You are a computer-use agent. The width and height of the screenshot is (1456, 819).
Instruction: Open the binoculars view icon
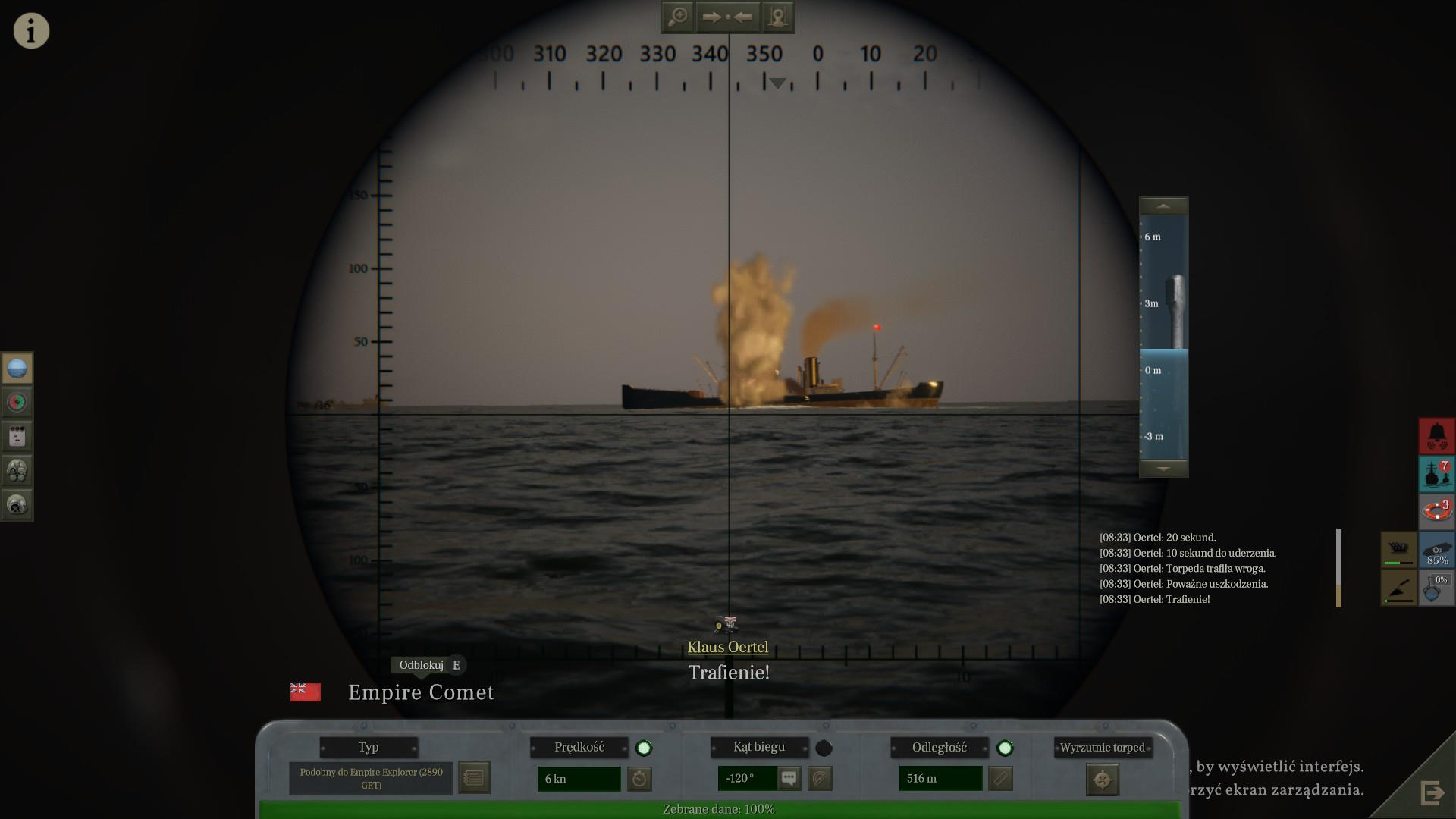click(x=17, y=470)
